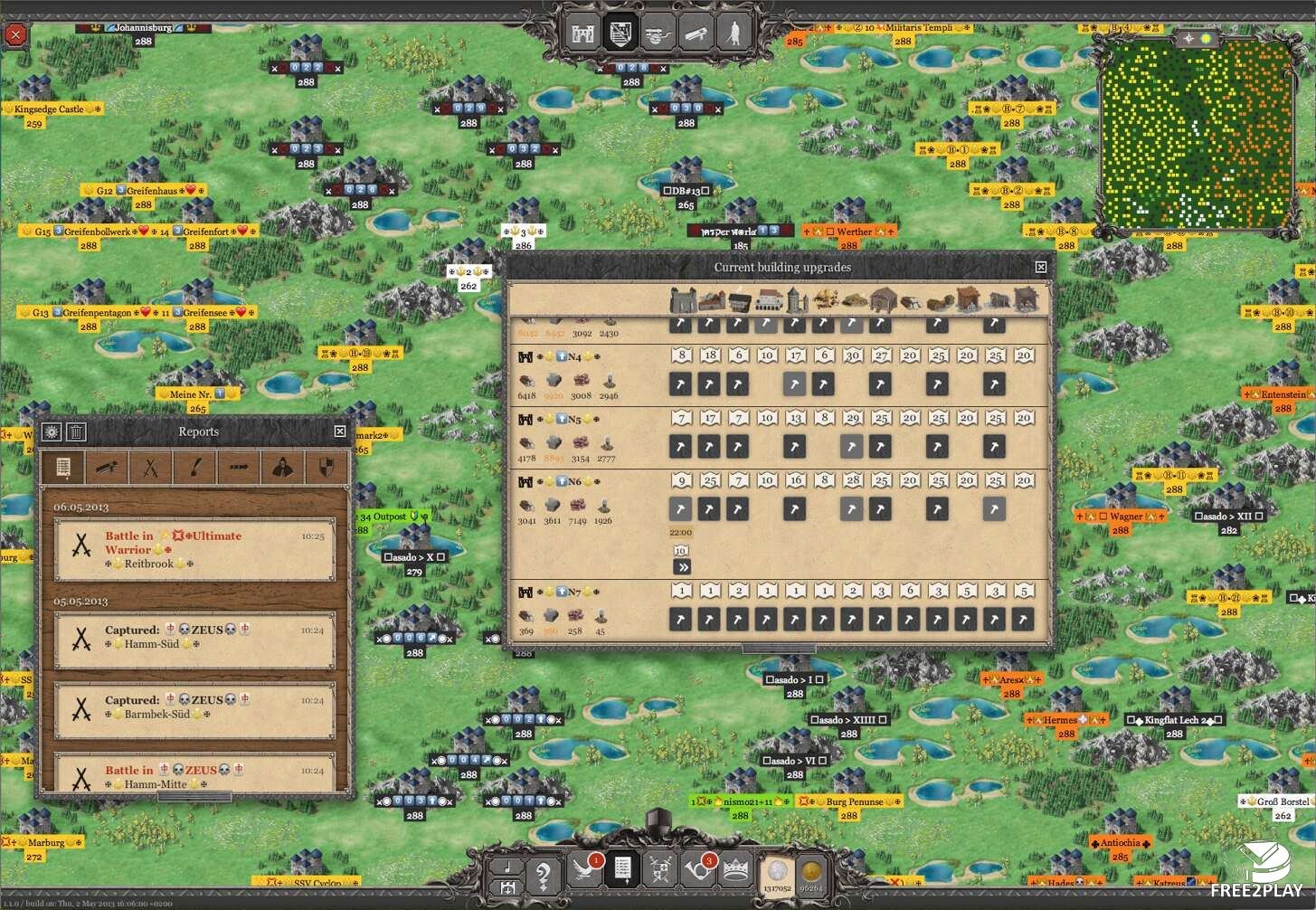Click the red X button top-left
The image size is (1316, 910).
15,35
